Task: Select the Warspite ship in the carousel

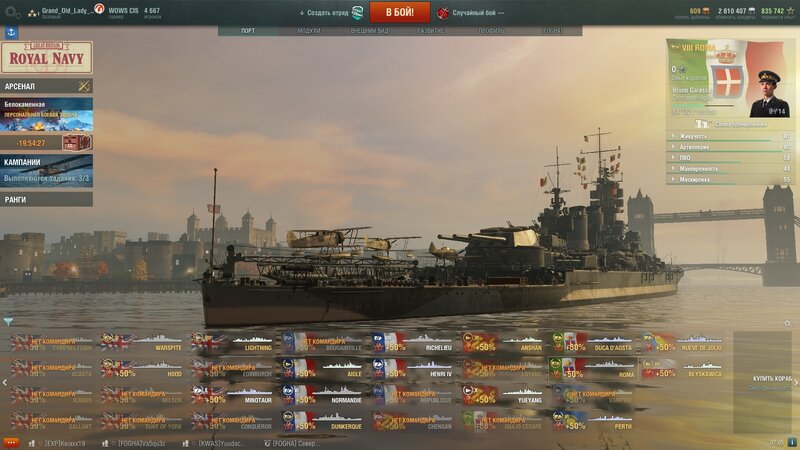Action: point(144,342)
